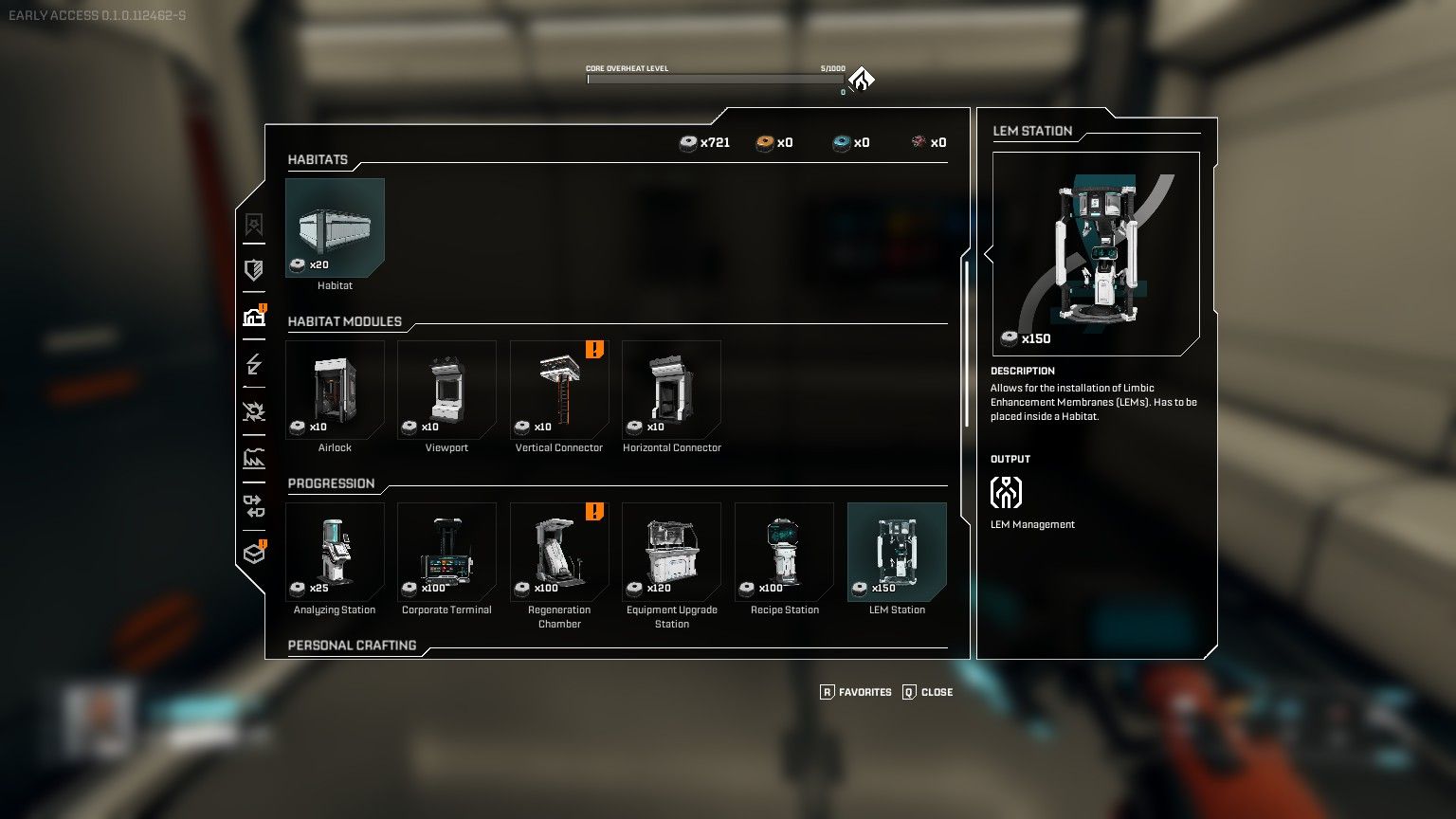1456x819 pixels.
Task: Open the favorites bookmark tab
Action: [254, 225]
